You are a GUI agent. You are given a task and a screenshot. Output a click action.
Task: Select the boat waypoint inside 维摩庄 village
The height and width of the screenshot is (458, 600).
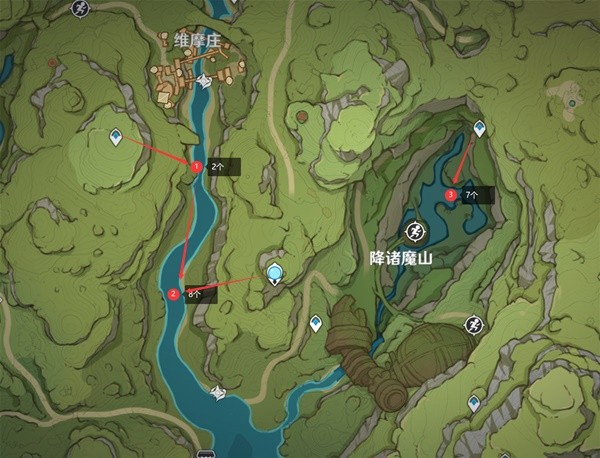pos(204,82)
